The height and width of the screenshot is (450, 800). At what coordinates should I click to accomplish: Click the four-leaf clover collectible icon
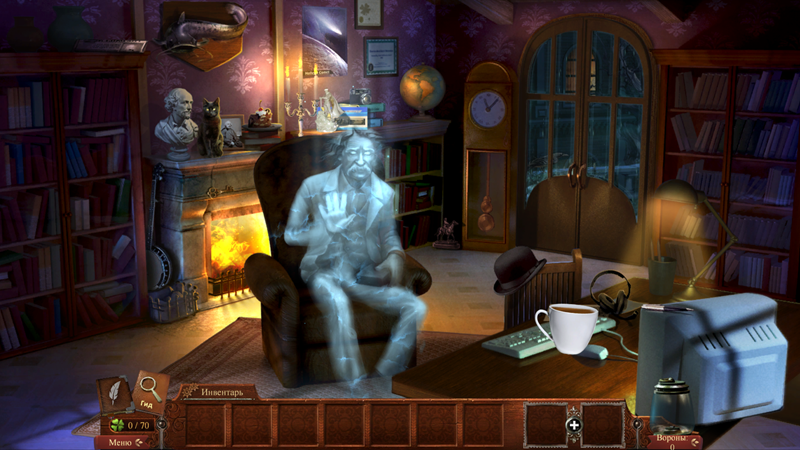point(117,424)
